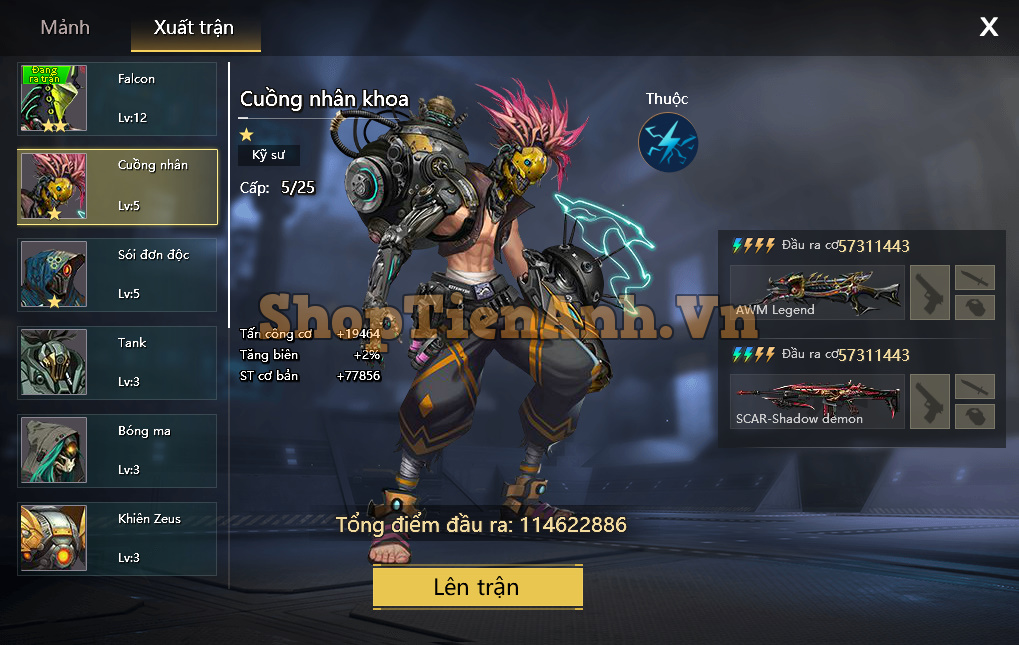
Task: Switch to the Mảnh tab
Action: point(65,28)
